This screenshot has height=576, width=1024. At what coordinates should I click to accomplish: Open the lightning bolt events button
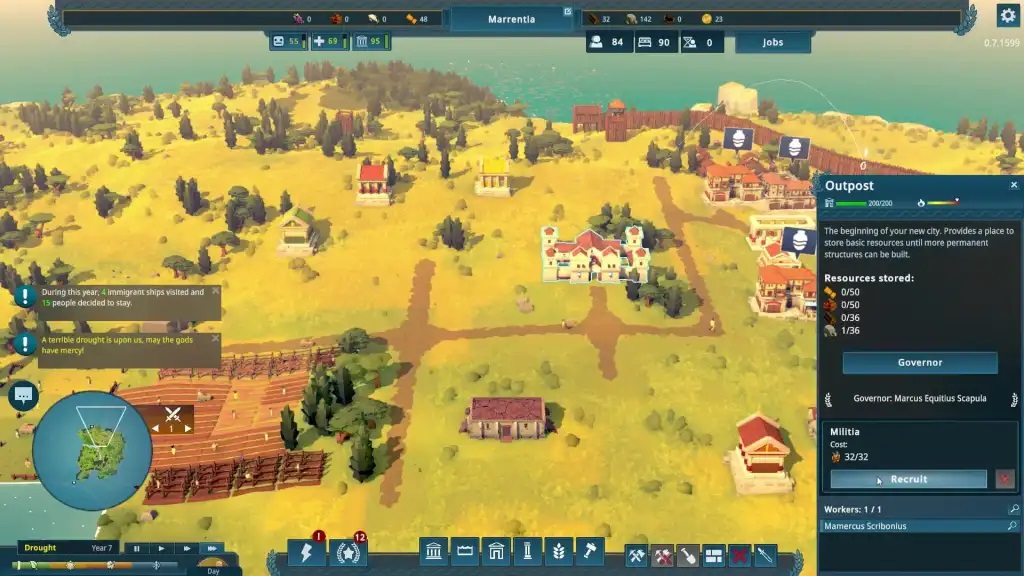pyautogui.click(x=306, y=553)
